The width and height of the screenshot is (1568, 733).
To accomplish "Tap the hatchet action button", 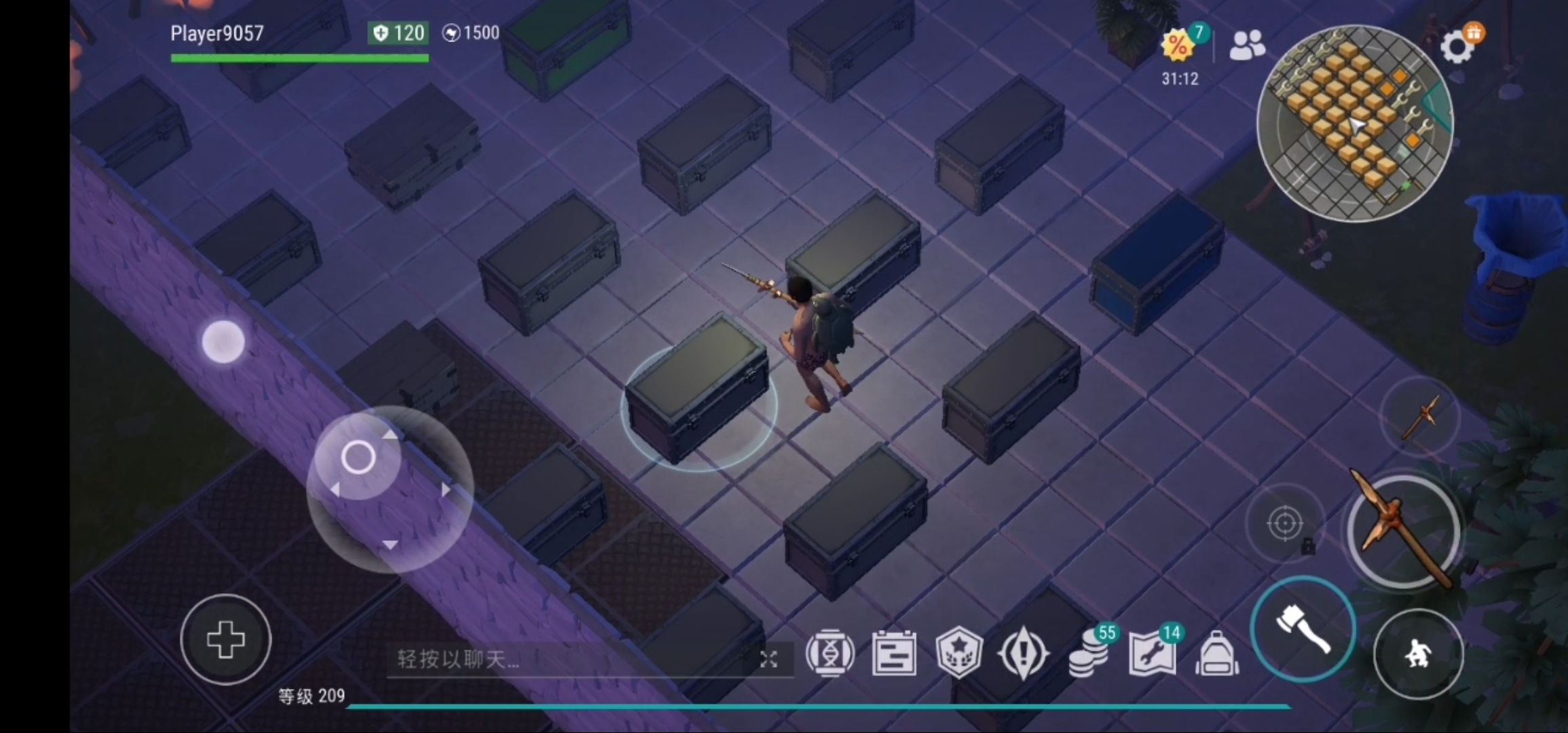I will pos(1303,629).
